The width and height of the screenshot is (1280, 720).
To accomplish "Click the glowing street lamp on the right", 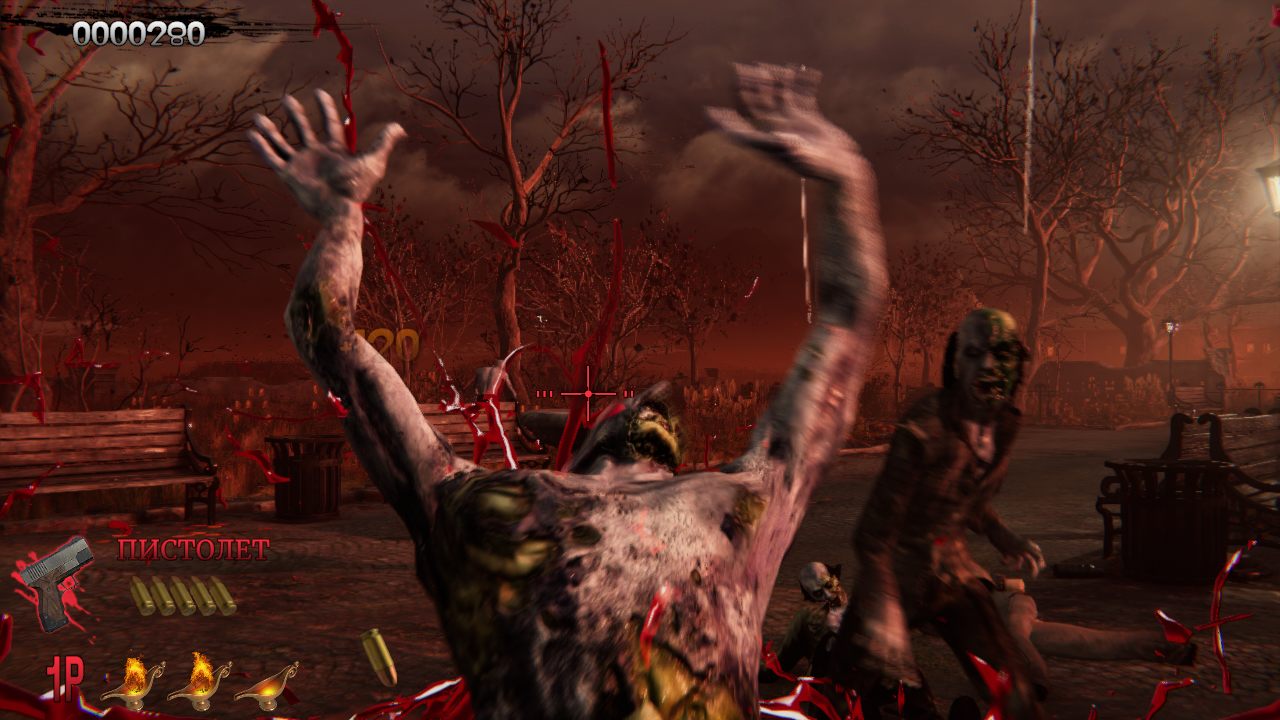I will (x=1174, y=330).
